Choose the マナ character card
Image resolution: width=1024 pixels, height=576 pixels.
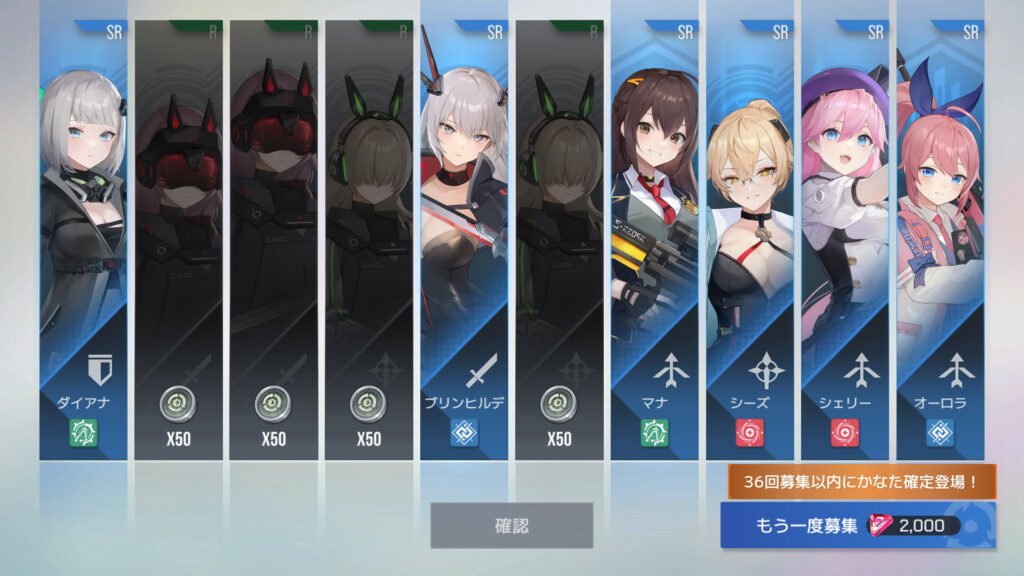(655, 240)
